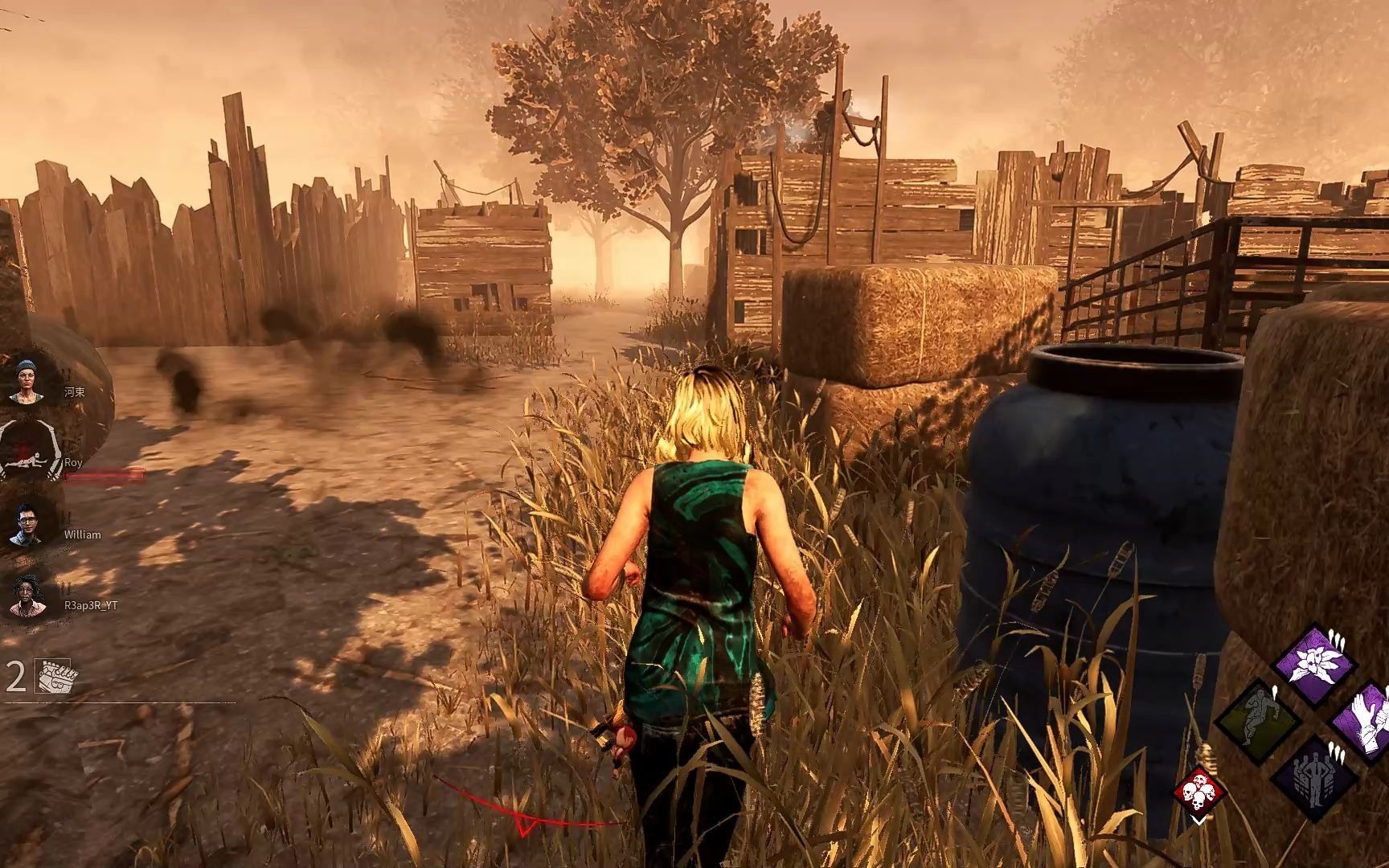Screen dimensions: 1389x868
Task: Click the generator objective icon
Action: pyautogui.click(x=55, y=677)
